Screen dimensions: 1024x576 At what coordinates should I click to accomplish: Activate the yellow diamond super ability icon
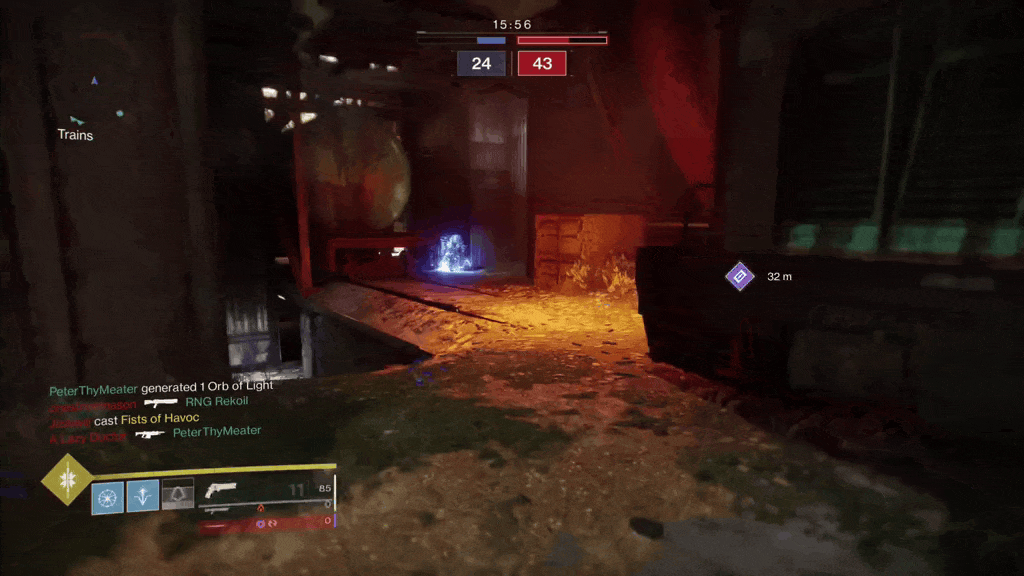click(x=67, y=479)
